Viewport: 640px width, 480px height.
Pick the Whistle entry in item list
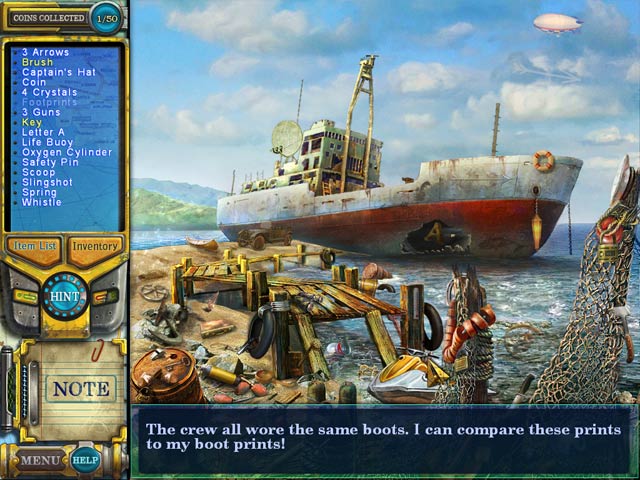41,202
